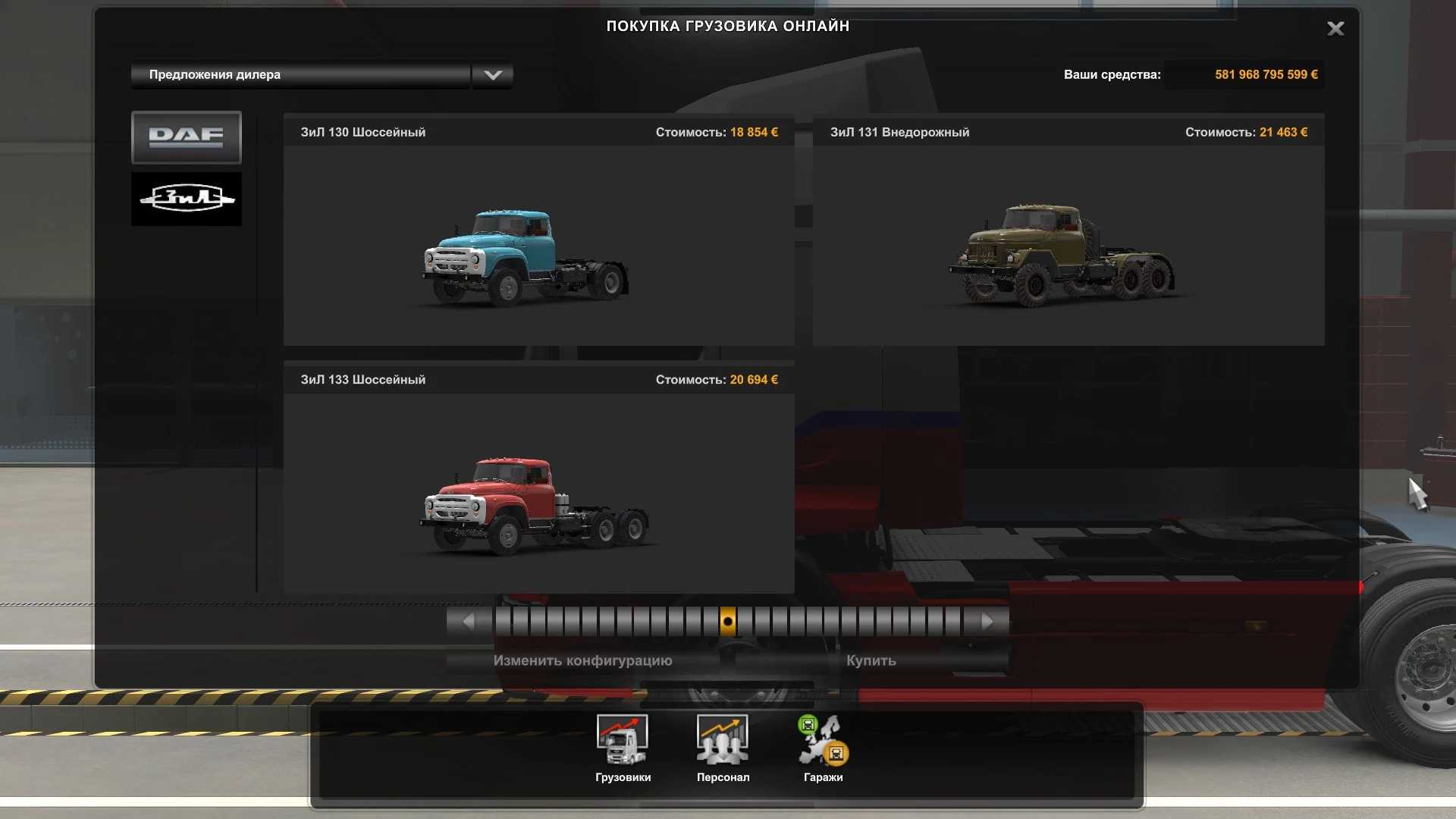This screenshot has width=1456, height=819.
Task: Open the Грузовики trucks manager
Action: pos(623,748)
